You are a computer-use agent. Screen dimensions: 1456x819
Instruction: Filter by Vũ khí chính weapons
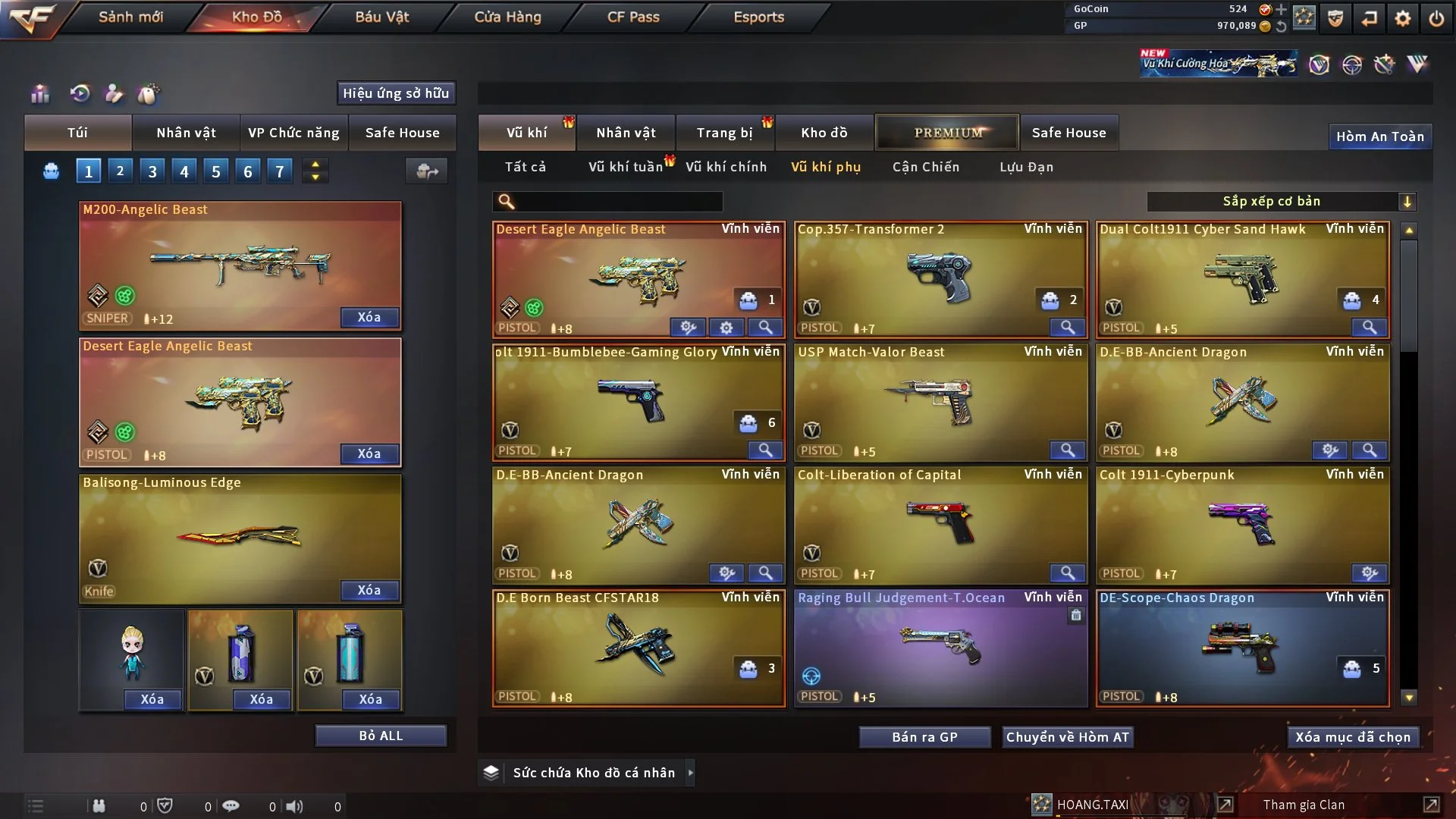(x=726, y=167)
